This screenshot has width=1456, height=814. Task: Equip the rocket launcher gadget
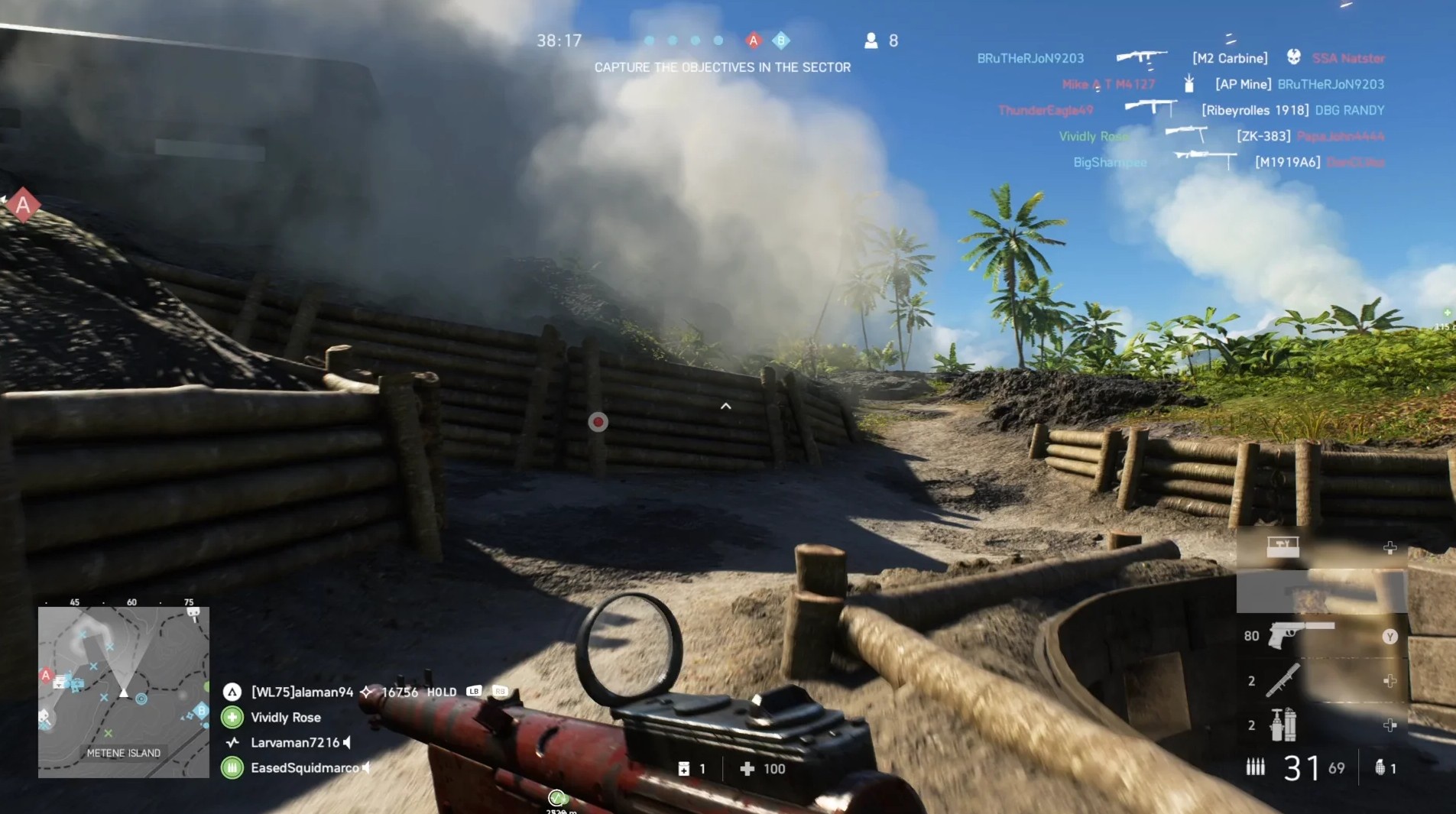1282,680
